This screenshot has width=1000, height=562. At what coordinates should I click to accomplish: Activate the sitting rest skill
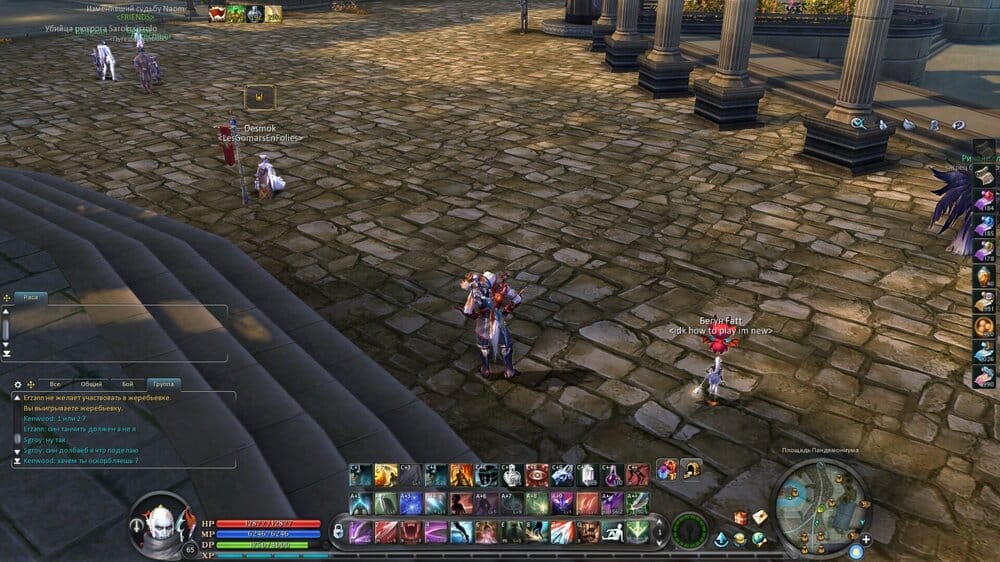pos(612,531)
